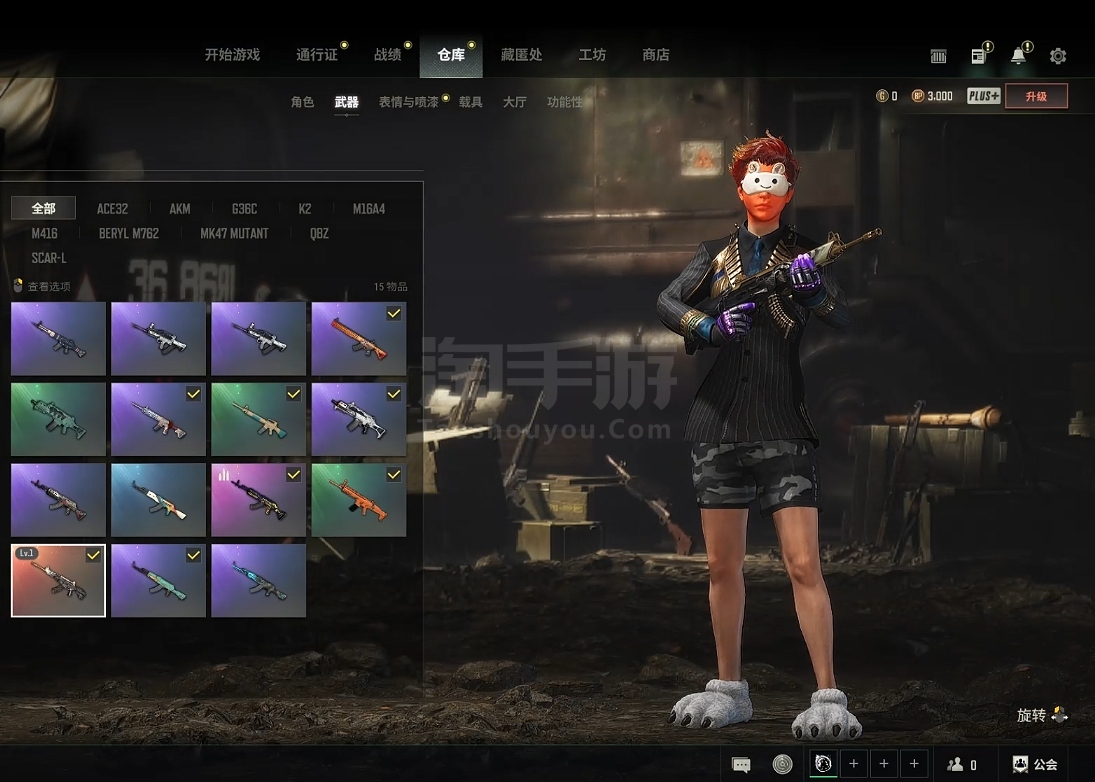Open the 公会 clan button
The height and width of the screenshot is (782, 1095).
click(1035, 764)
